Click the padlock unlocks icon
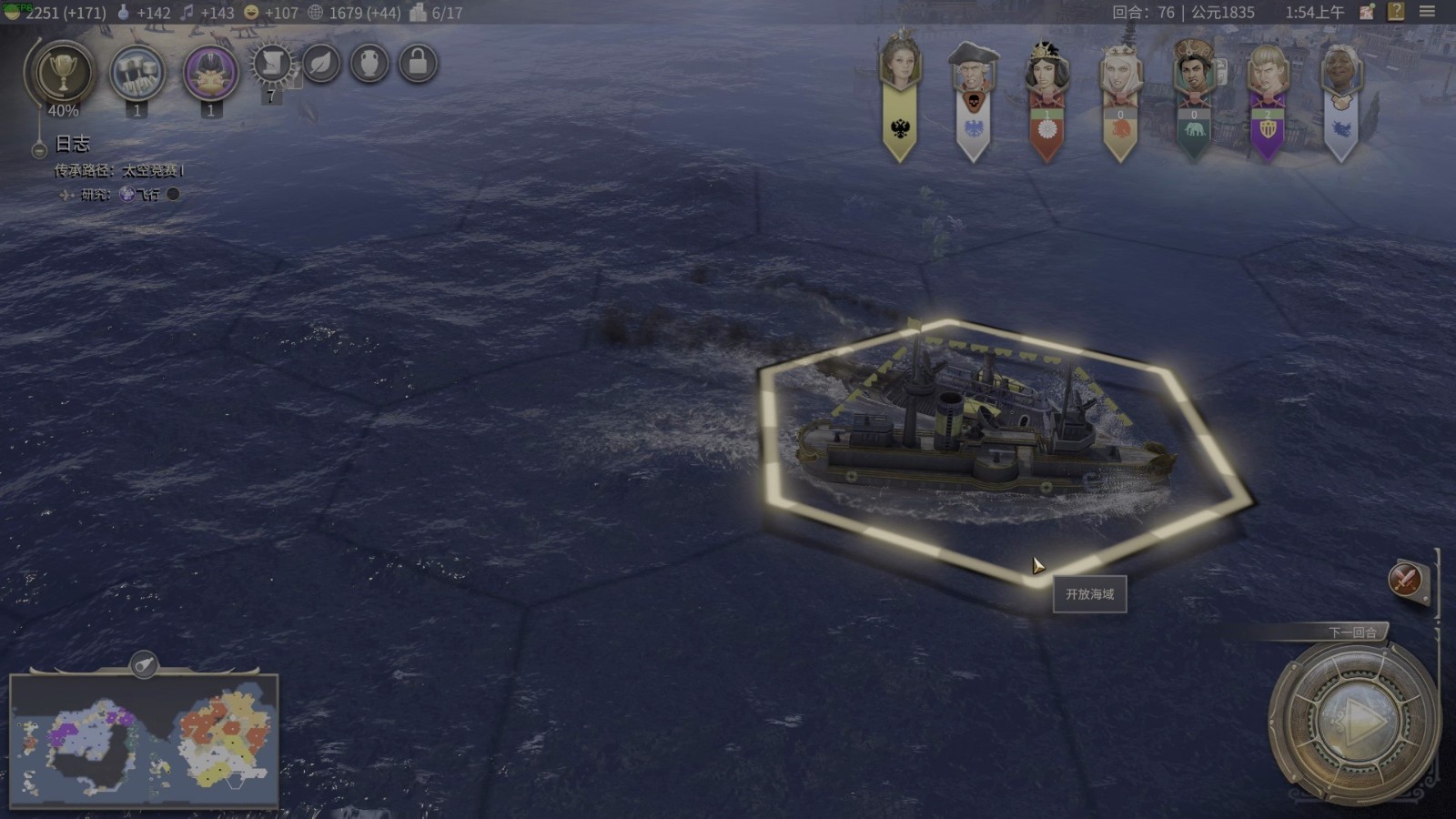Image resolution: width=1456 pixels, height=819 pixels. [x=418, y=64]
